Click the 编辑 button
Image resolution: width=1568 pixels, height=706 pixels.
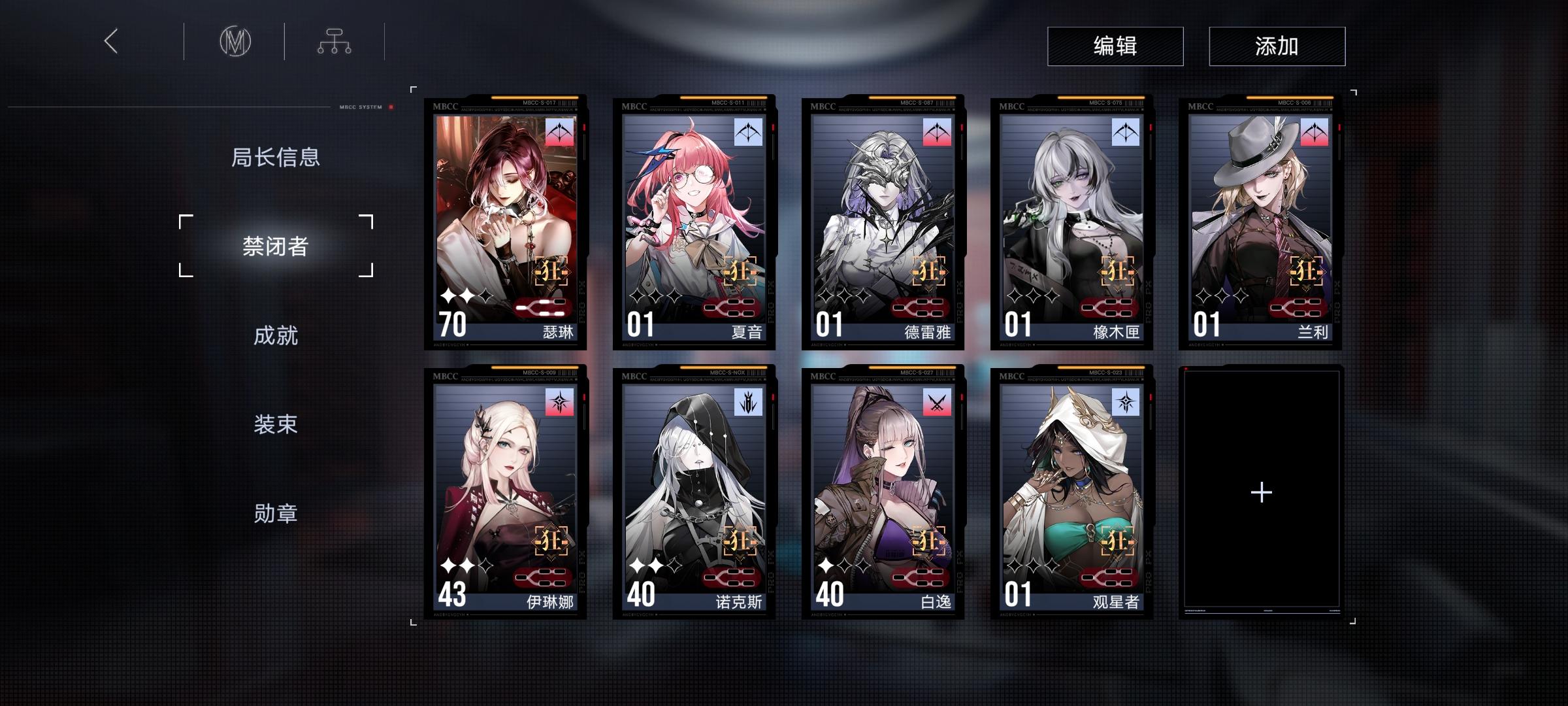tap(1115, 45)
